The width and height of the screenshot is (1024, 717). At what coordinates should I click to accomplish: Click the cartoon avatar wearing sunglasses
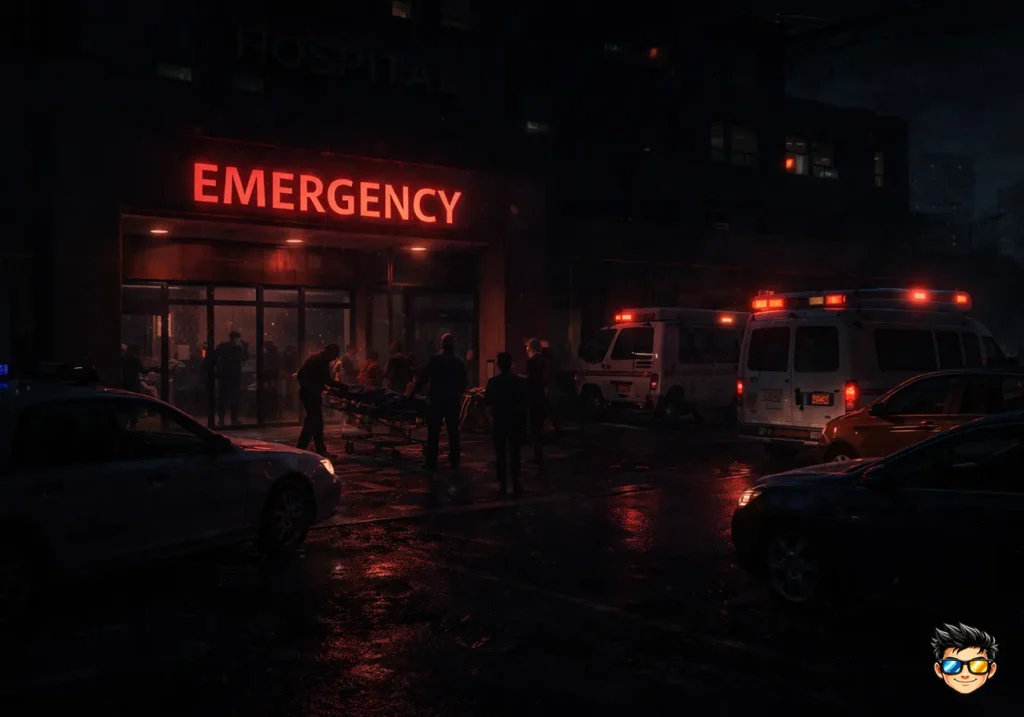964,659
